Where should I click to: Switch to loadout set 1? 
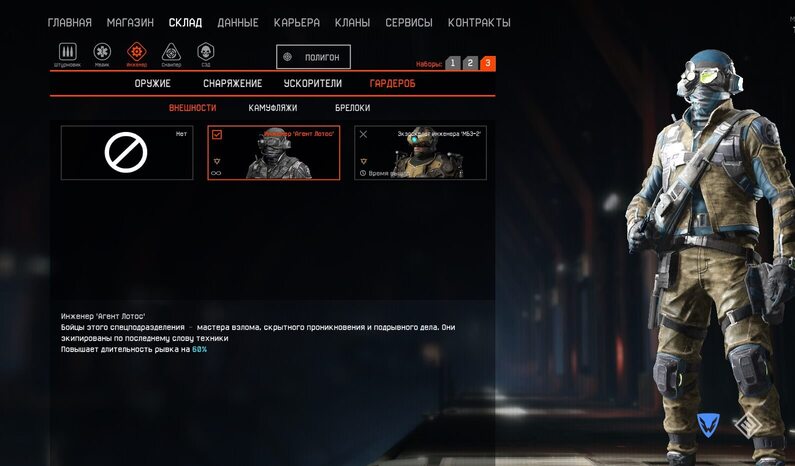pyautogui.click(x=453, y=63)
